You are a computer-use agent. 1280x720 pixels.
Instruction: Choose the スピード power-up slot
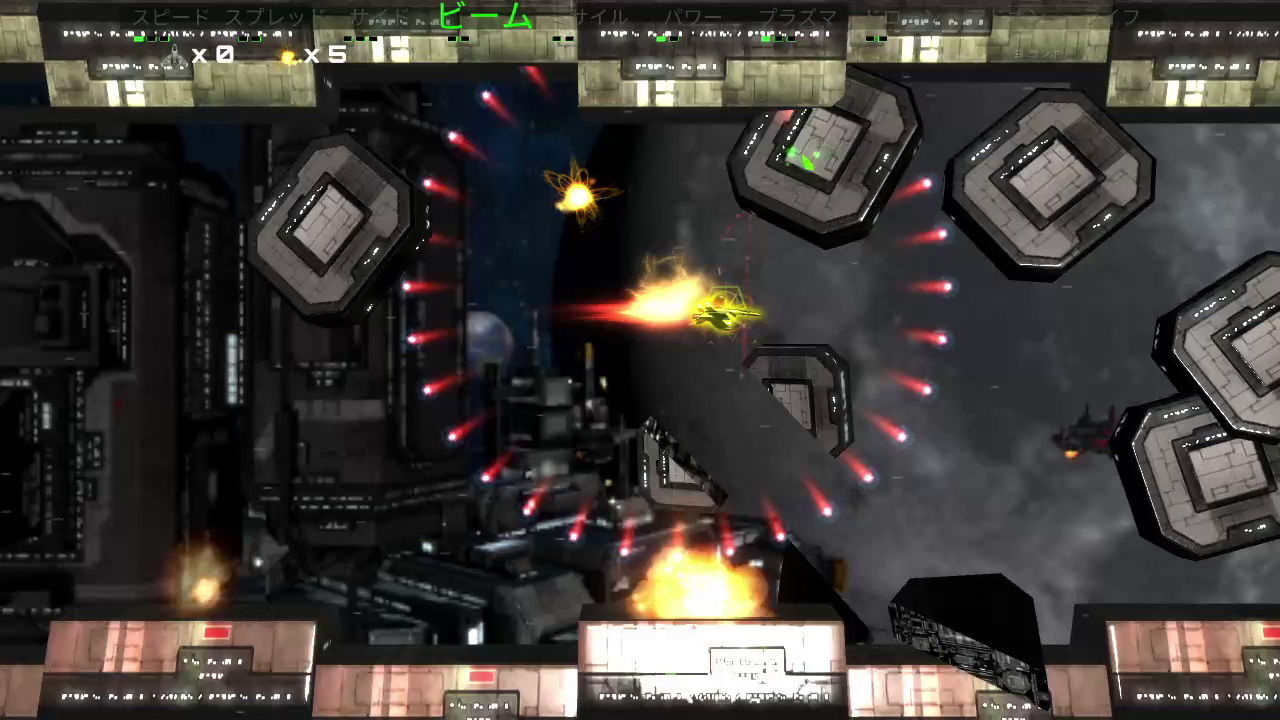click(x=171, y=18)
